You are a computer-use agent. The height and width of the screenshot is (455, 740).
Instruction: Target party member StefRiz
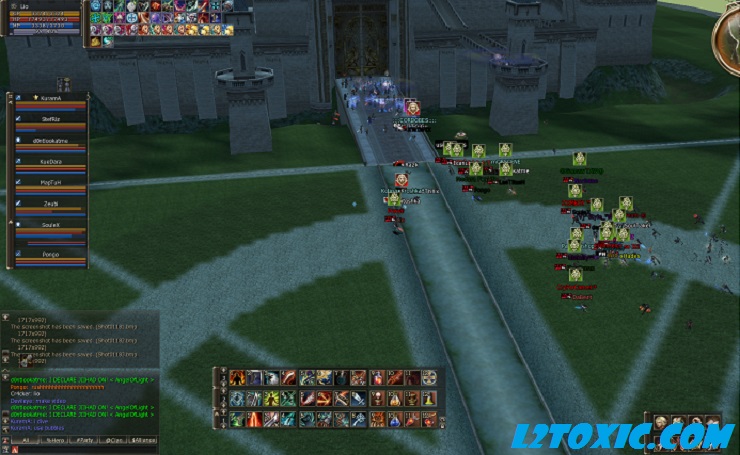coord(50,120)
